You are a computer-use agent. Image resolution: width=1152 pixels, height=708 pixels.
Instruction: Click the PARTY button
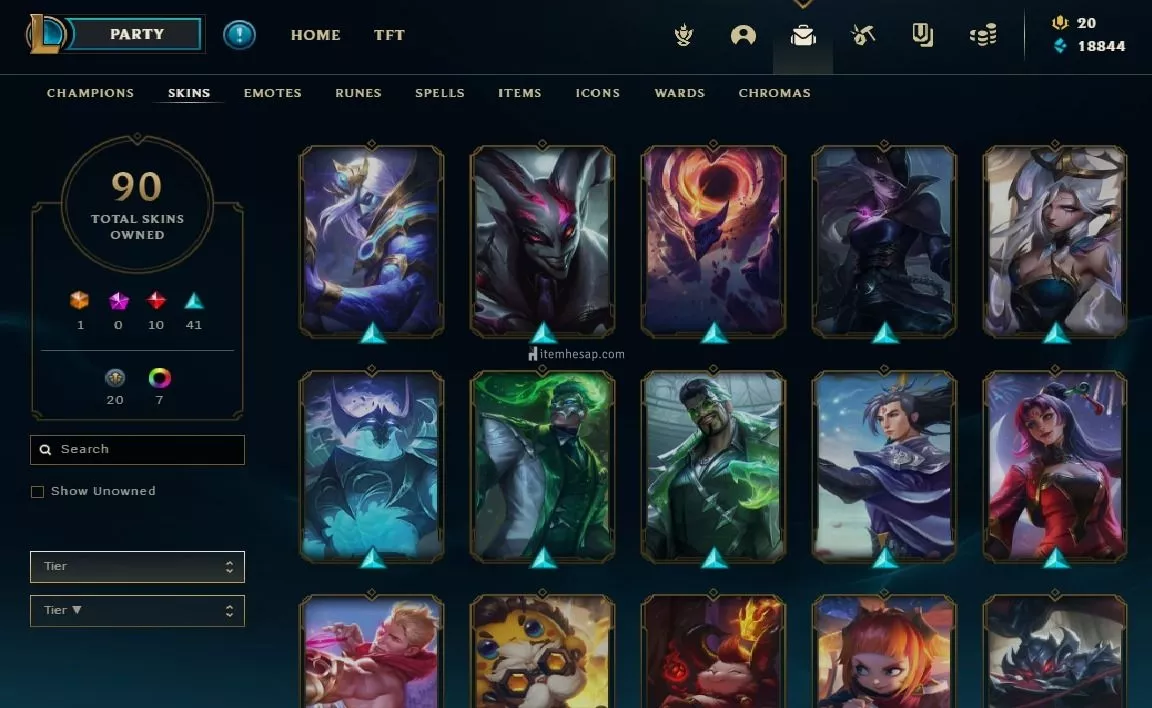(x=137, y=34)
